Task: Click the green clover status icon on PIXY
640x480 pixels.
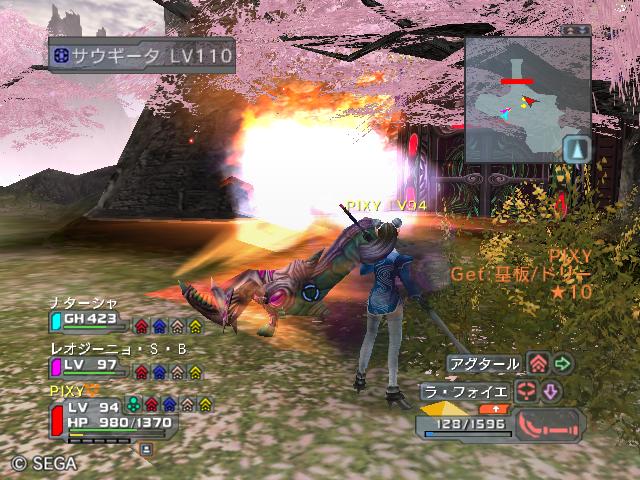Action: tap(133, 405)
